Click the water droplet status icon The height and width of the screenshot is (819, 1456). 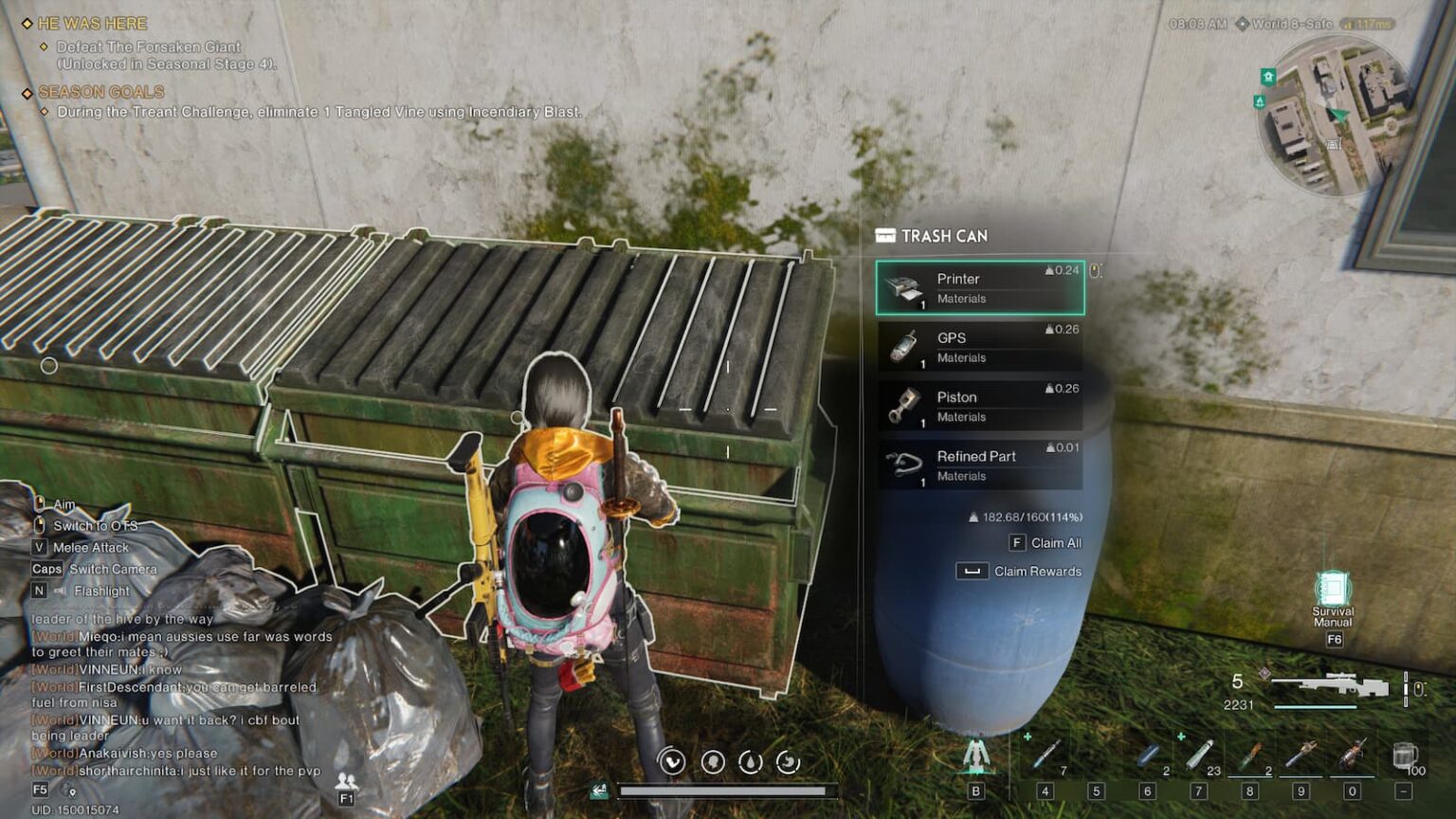click(749, 758)
